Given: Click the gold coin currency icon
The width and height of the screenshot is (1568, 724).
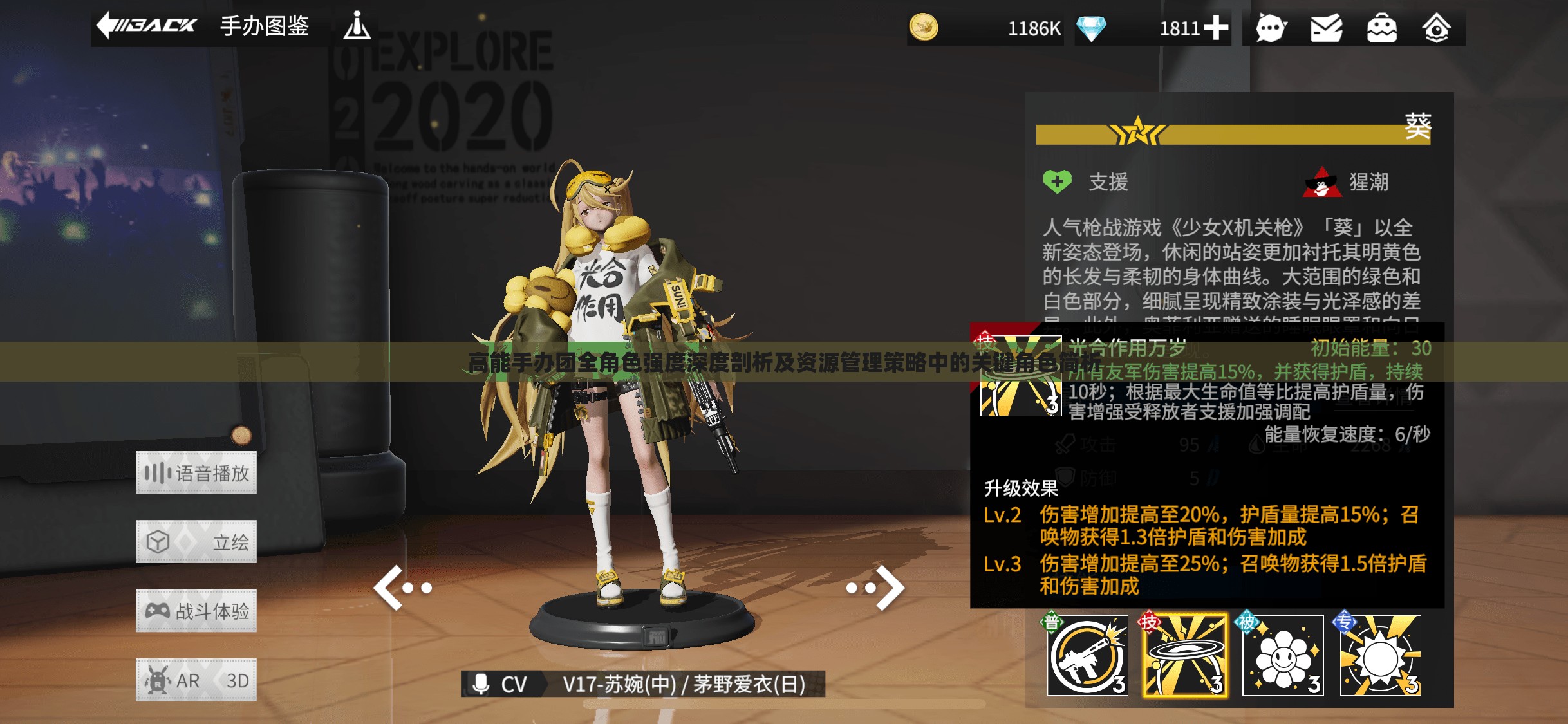Looking at the screenshot, I should click(924, 28).
